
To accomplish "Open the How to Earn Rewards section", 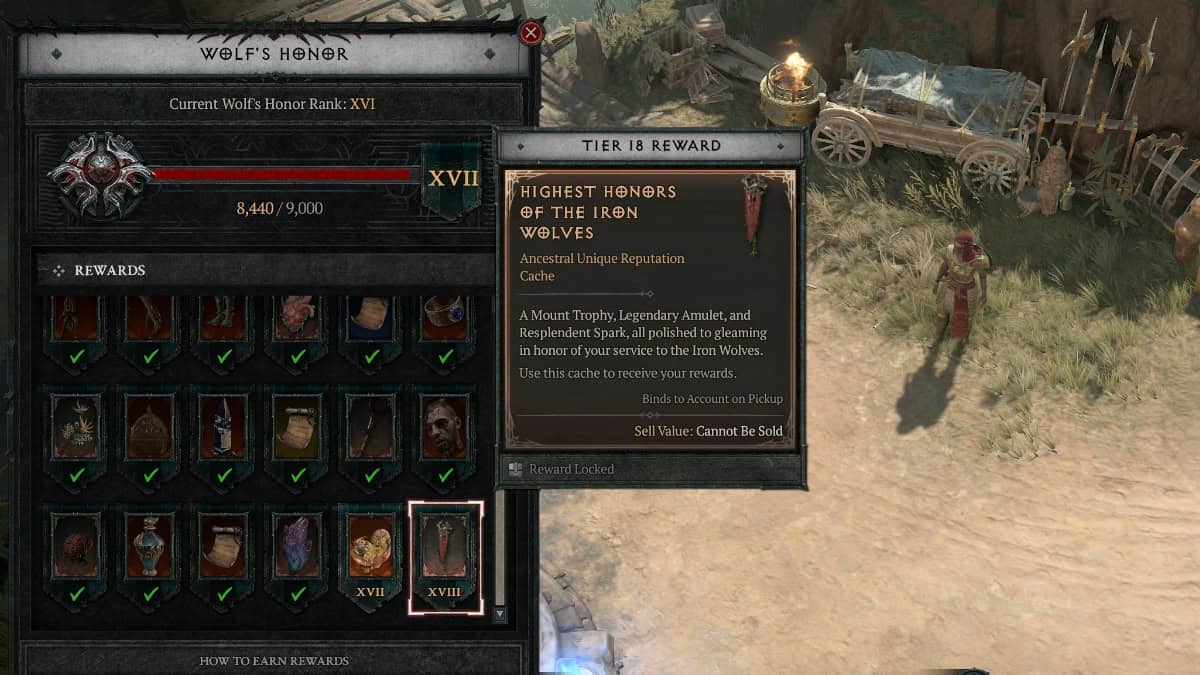I will (x=274, y=660).
